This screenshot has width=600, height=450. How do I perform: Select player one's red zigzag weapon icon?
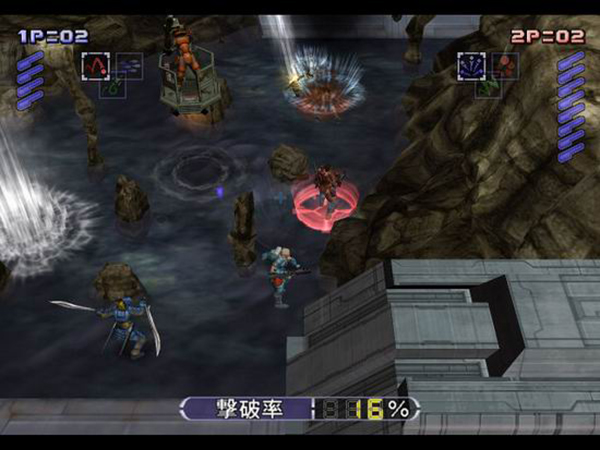tap(96, 66)
